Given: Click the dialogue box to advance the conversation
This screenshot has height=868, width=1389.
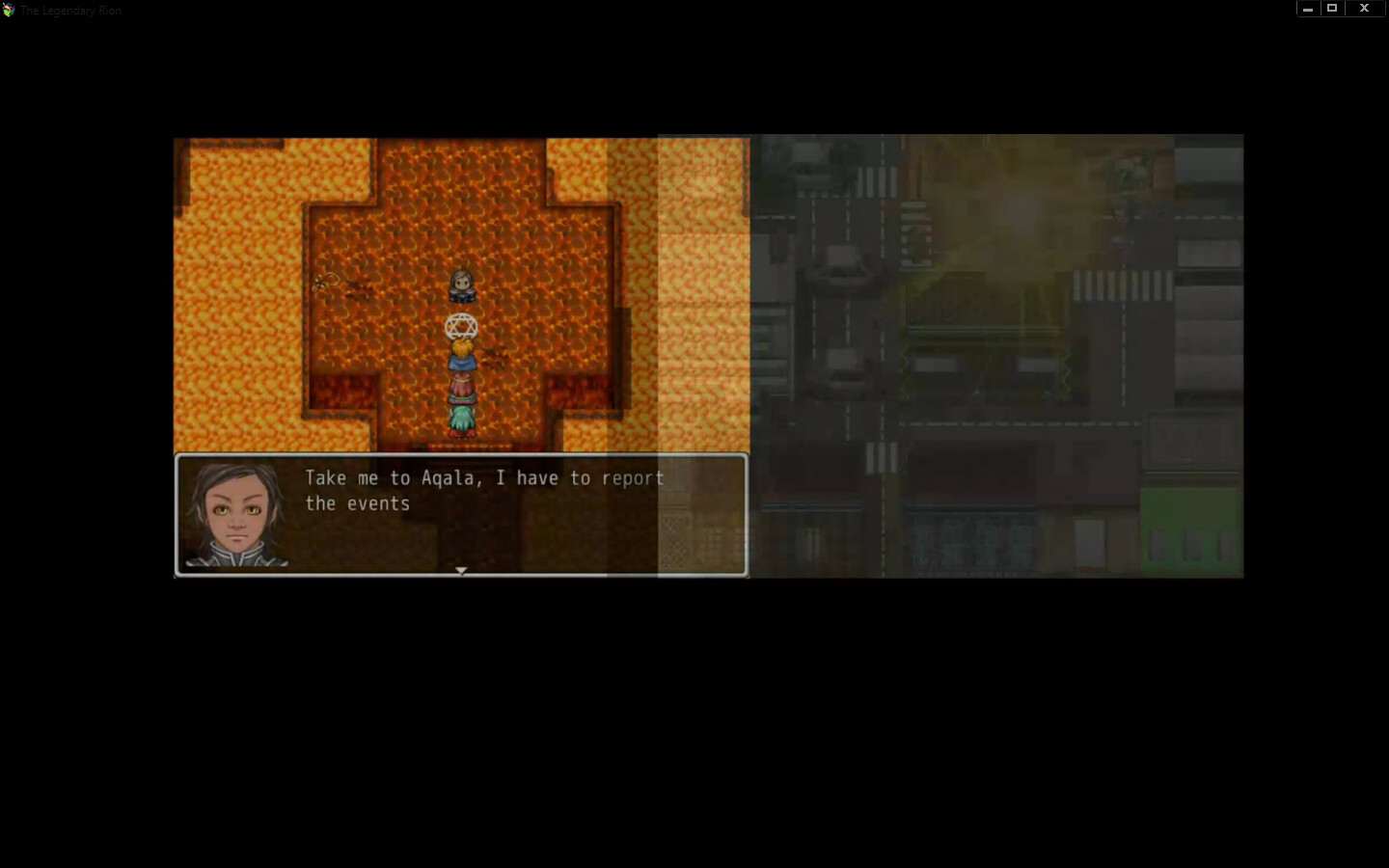Looking at the screenshot, I should click(x=461, y=514).
